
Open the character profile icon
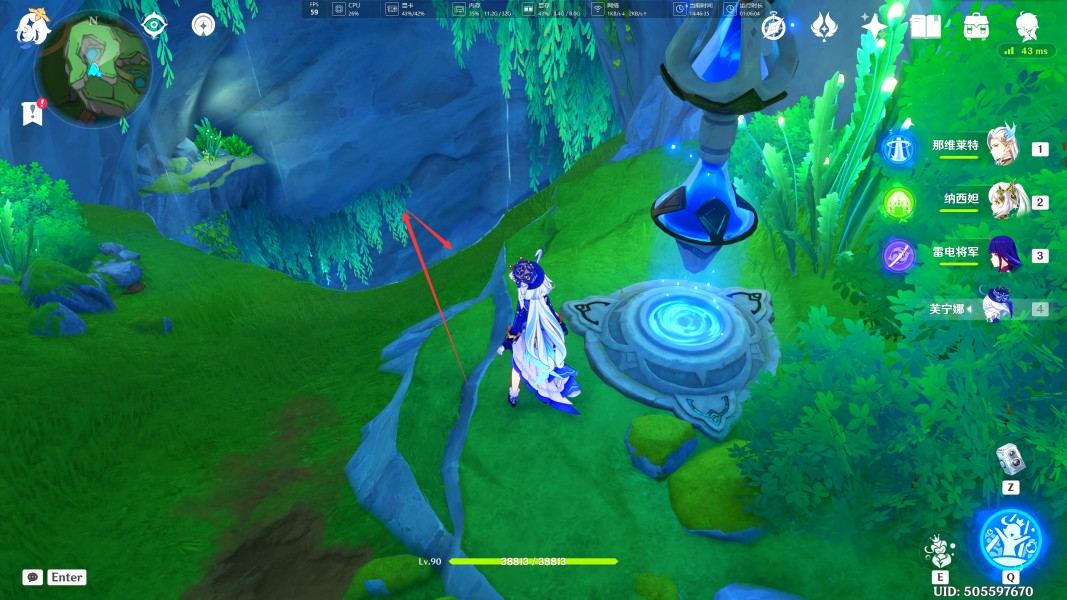tap(1027, 26)
